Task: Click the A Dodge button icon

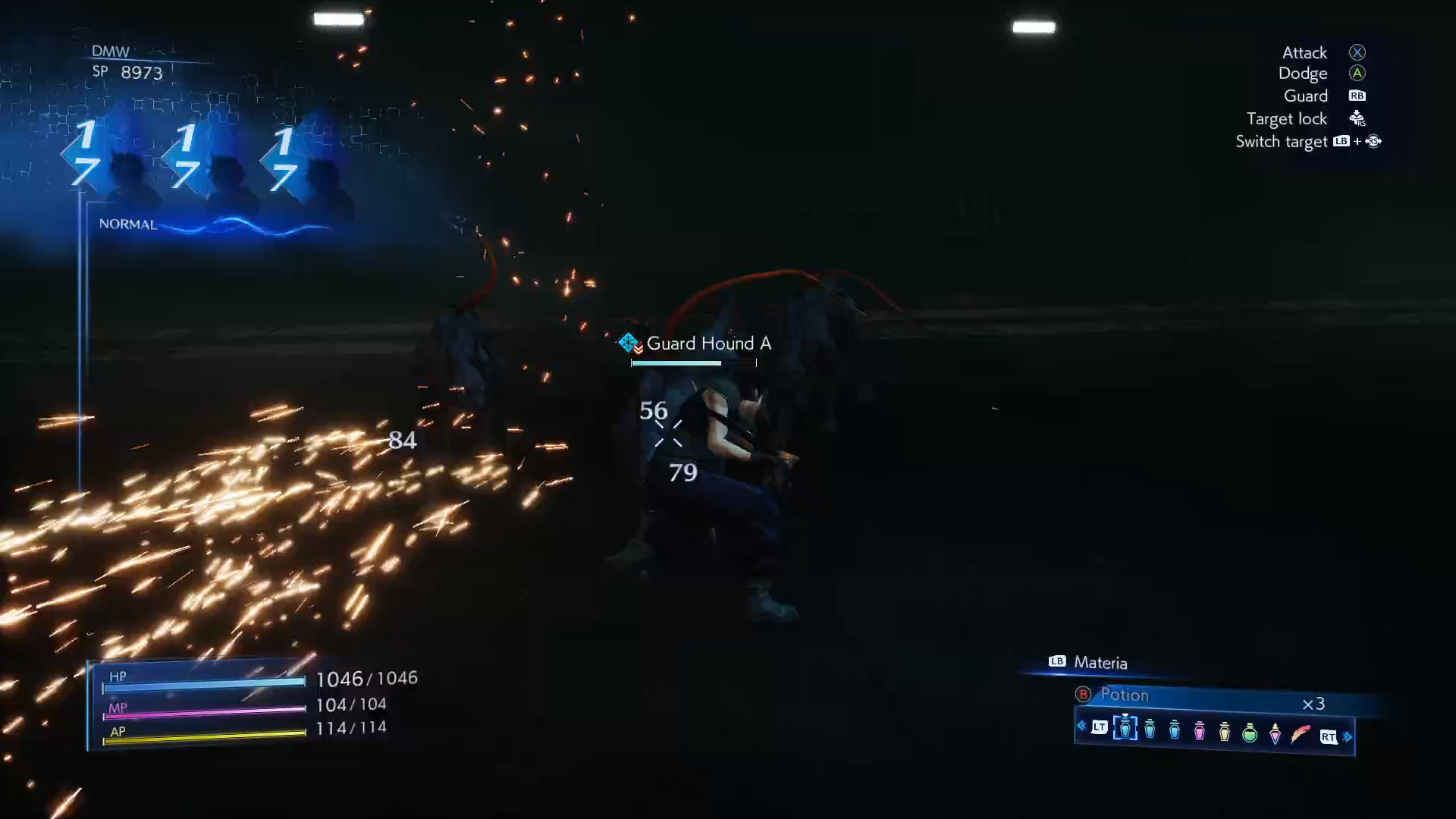Action: (x=1357, y=74)
